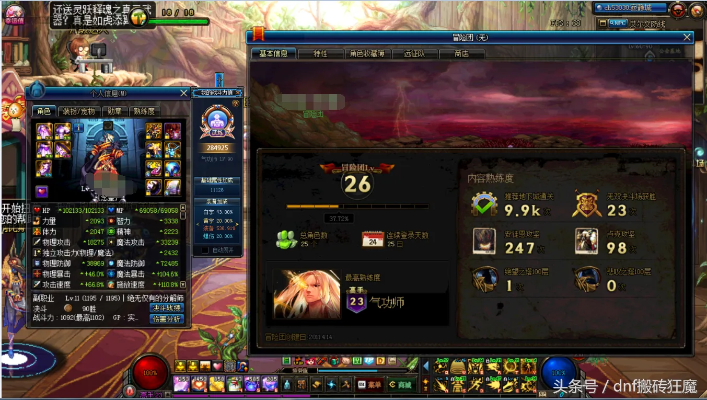
Task: Close the 个人信息 character info window
Action: tap(183, 93)
